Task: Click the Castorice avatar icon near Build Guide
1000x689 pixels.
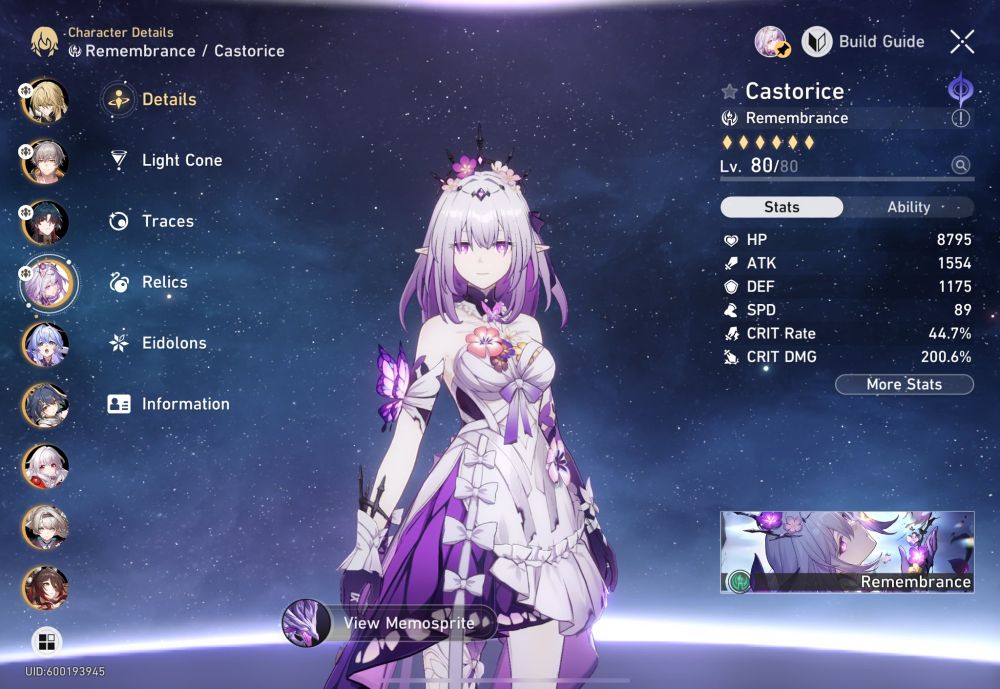Action: pos(773,42)
